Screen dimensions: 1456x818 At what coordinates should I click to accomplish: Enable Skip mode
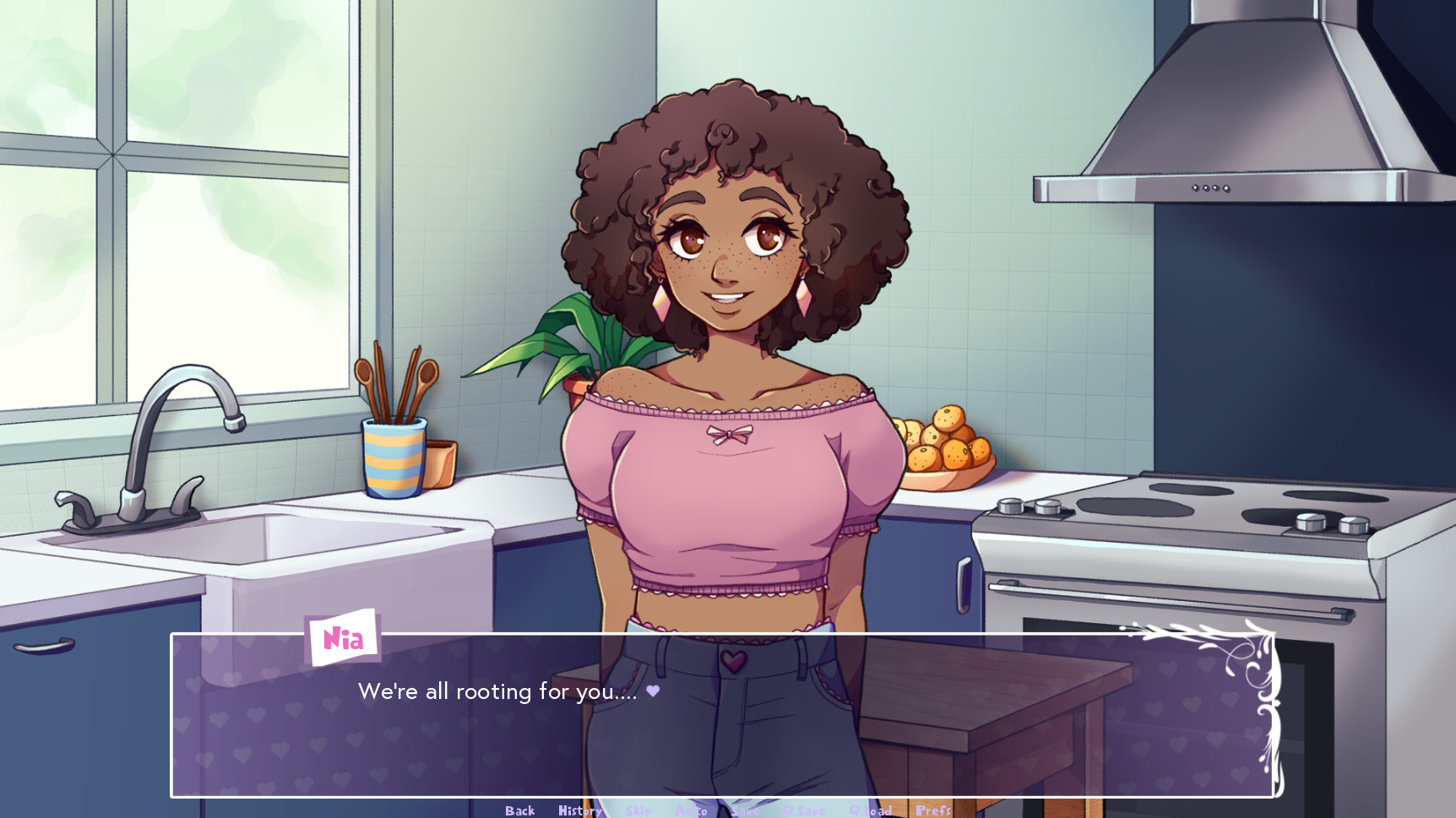tap(639, 809)
